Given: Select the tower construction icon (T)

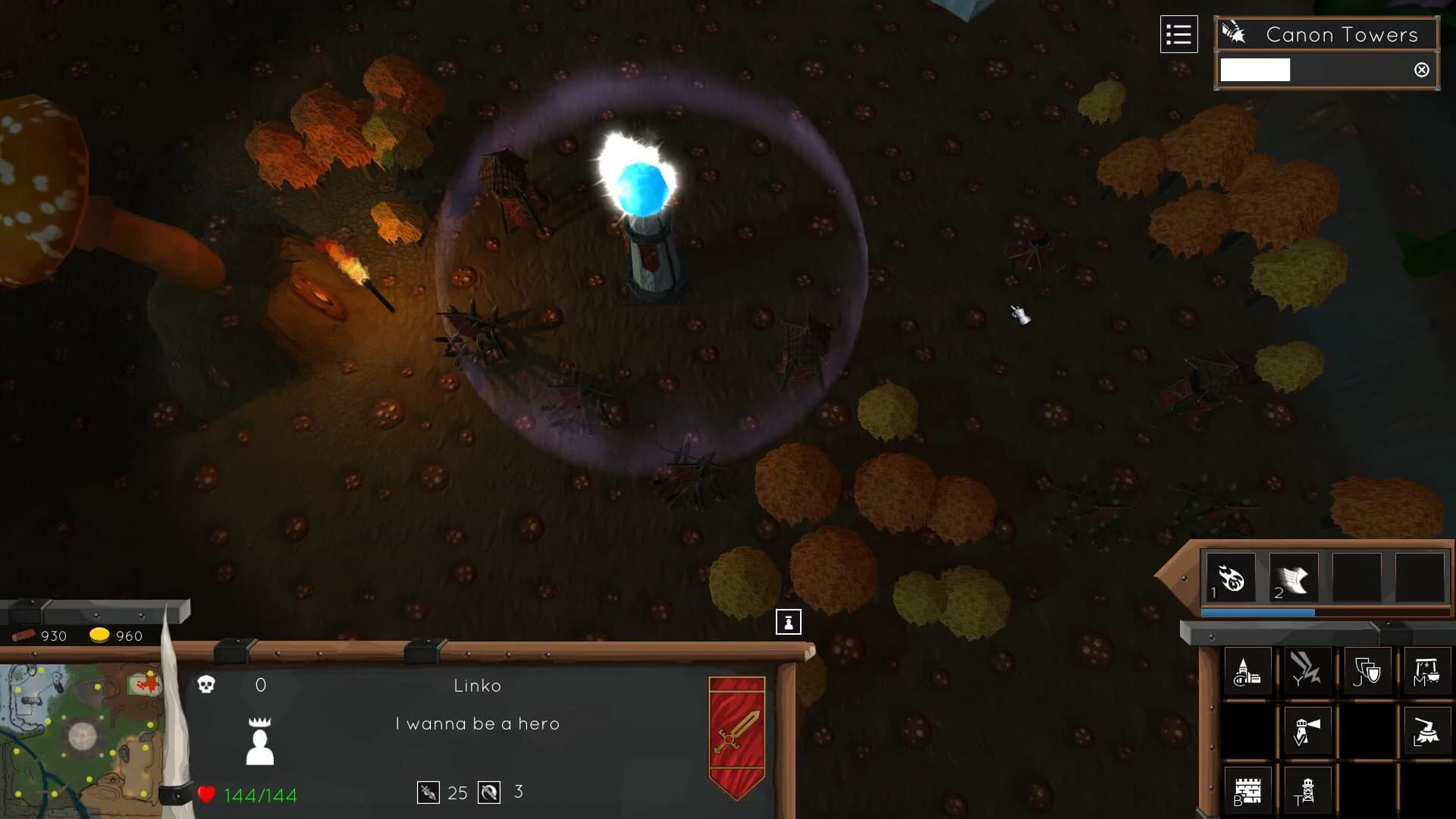Looking at the screenshot, I should tap(1307, 789).
